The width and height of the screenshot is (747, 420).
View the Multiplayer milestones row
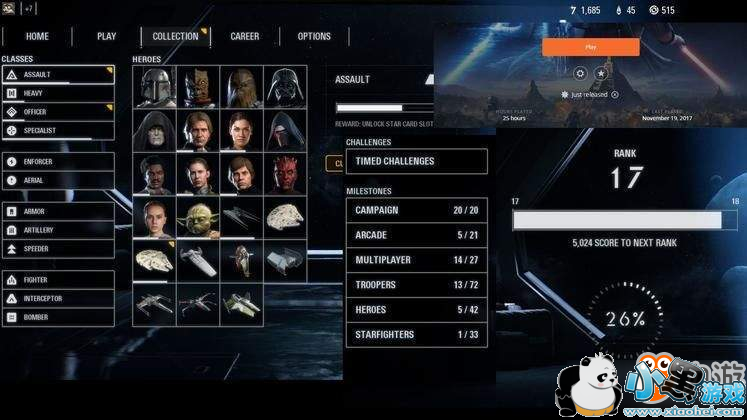click(x=416, y=260)
